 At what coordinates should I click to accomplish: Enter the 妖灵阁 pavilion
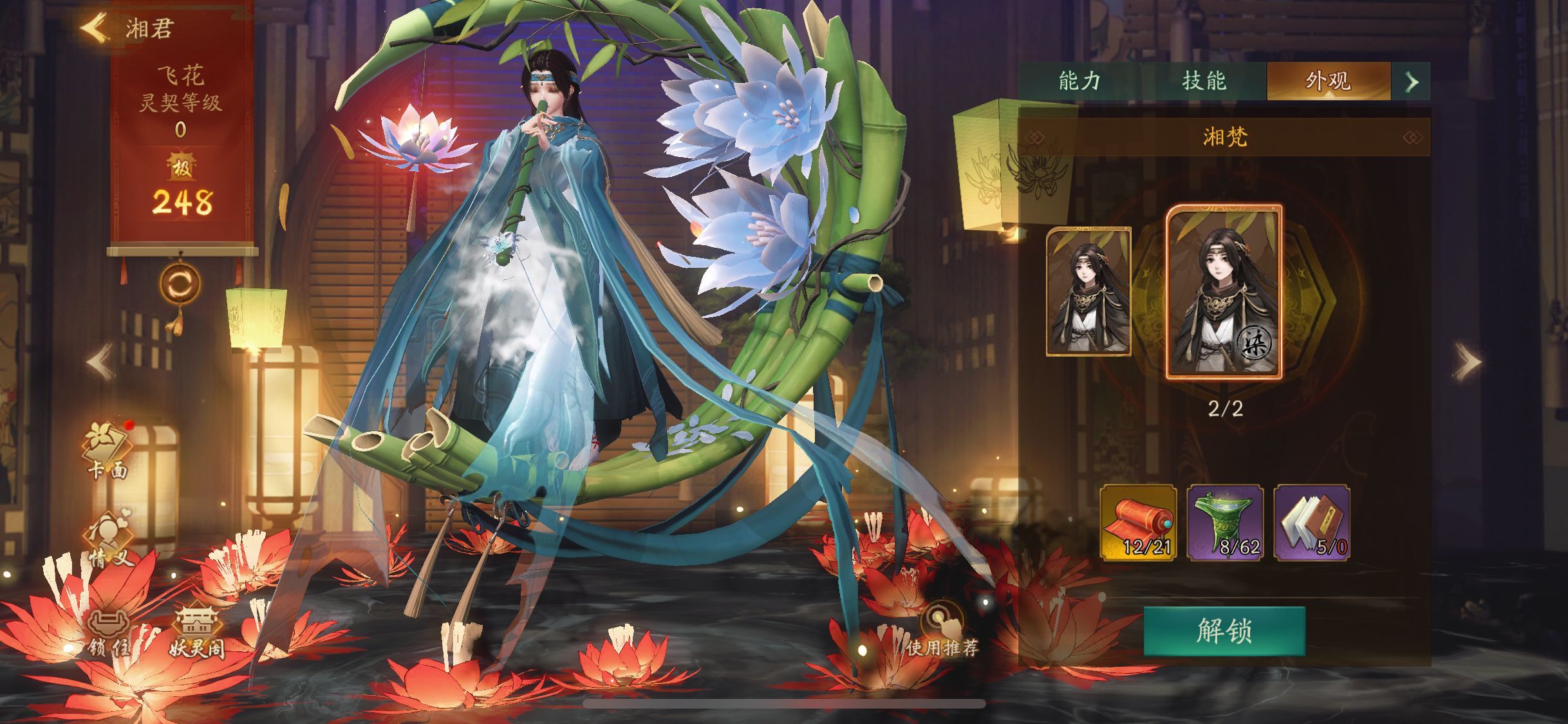pyautogui.click(x=197, y=634)
